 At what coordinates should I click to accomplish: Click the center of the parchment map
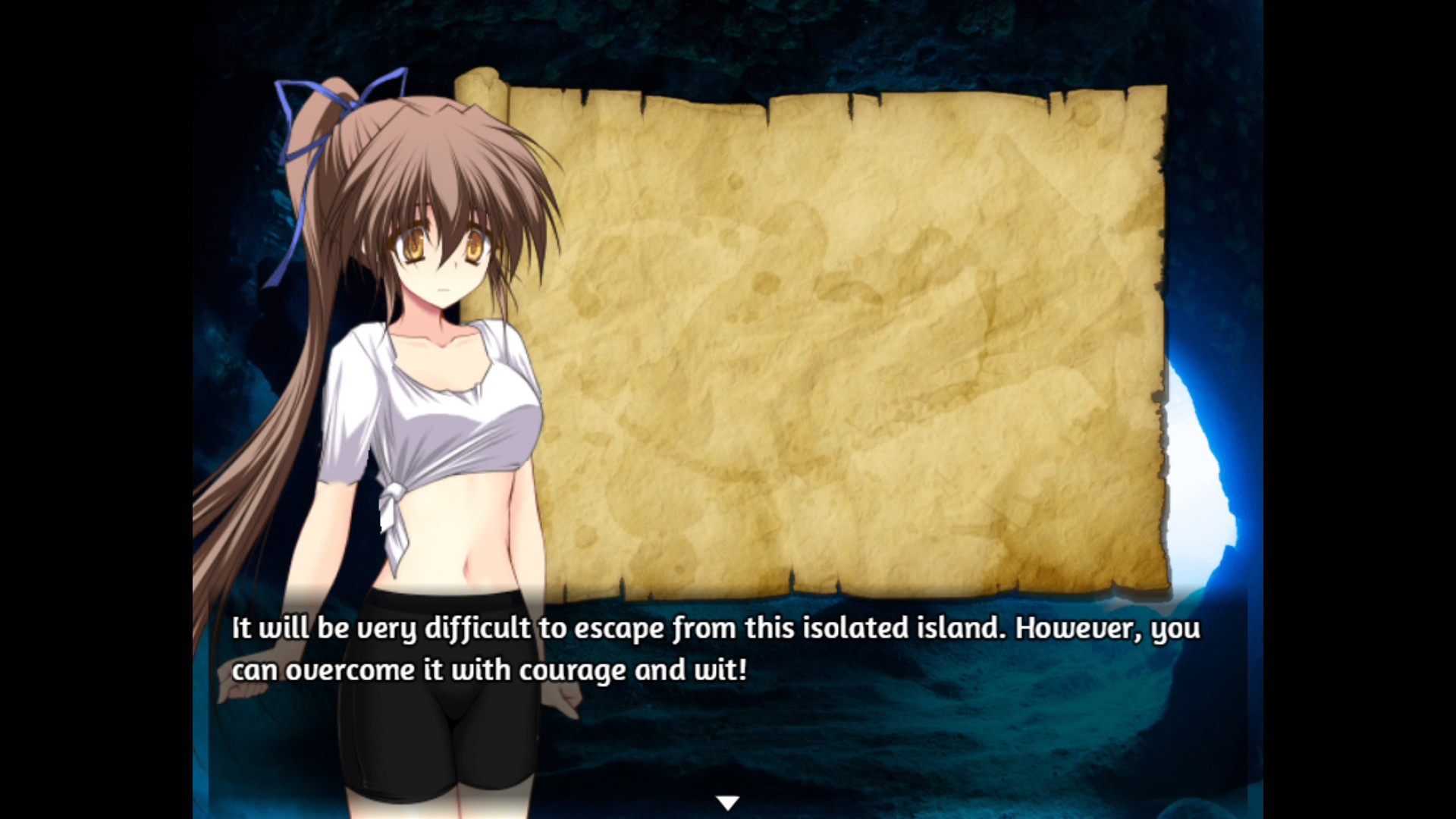coord(857,334)
